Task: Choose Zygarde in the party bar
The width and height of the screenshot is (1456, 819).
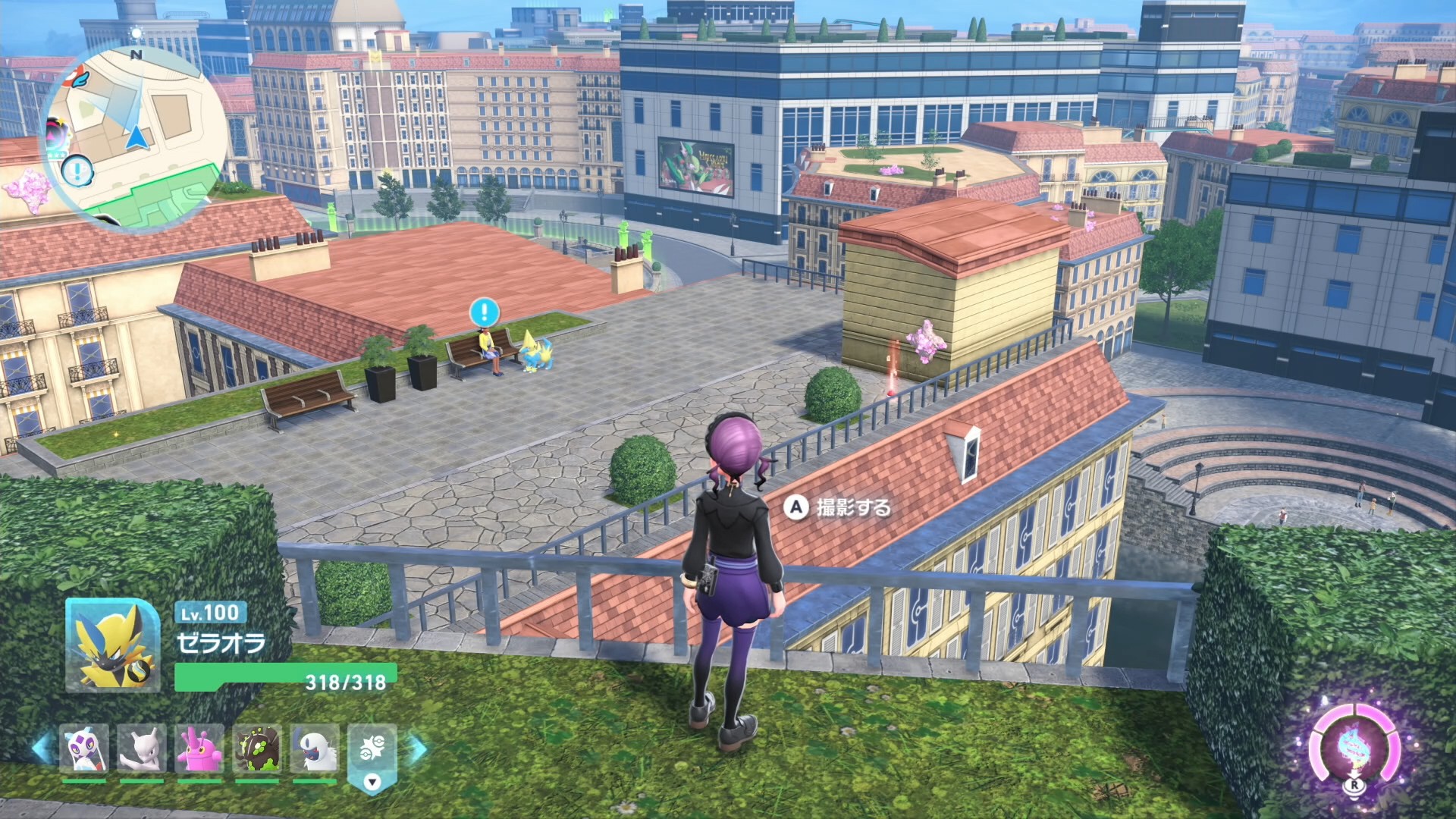Action: [257, 748]
